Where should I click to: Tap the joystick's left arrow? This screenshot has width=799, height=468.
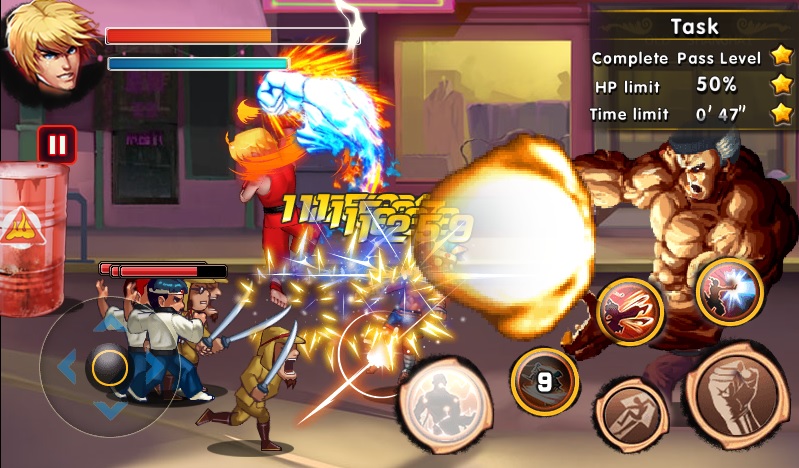point(67,367)
